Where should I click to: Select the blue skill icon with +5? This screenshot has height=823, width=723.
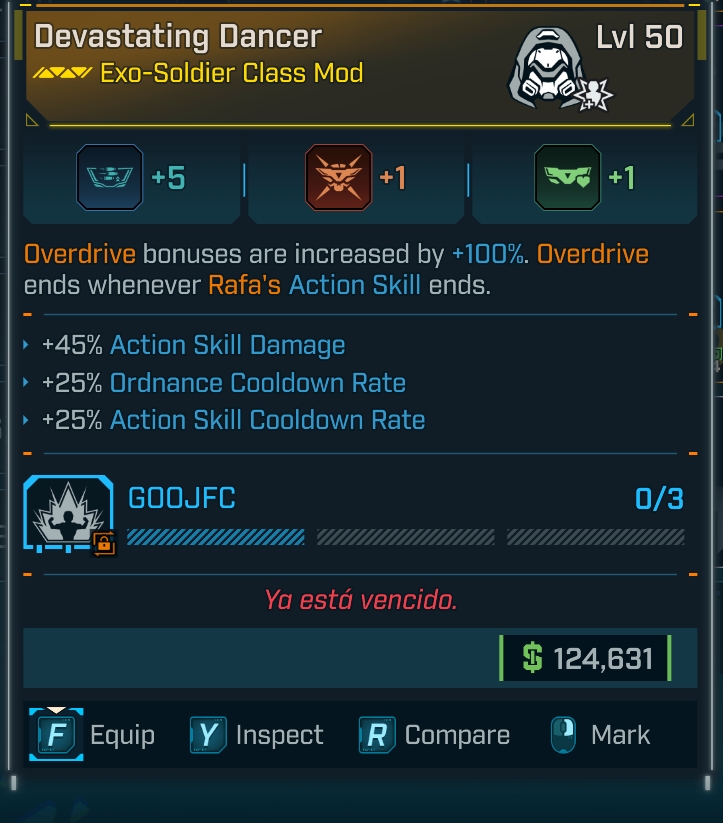(109, 178)
